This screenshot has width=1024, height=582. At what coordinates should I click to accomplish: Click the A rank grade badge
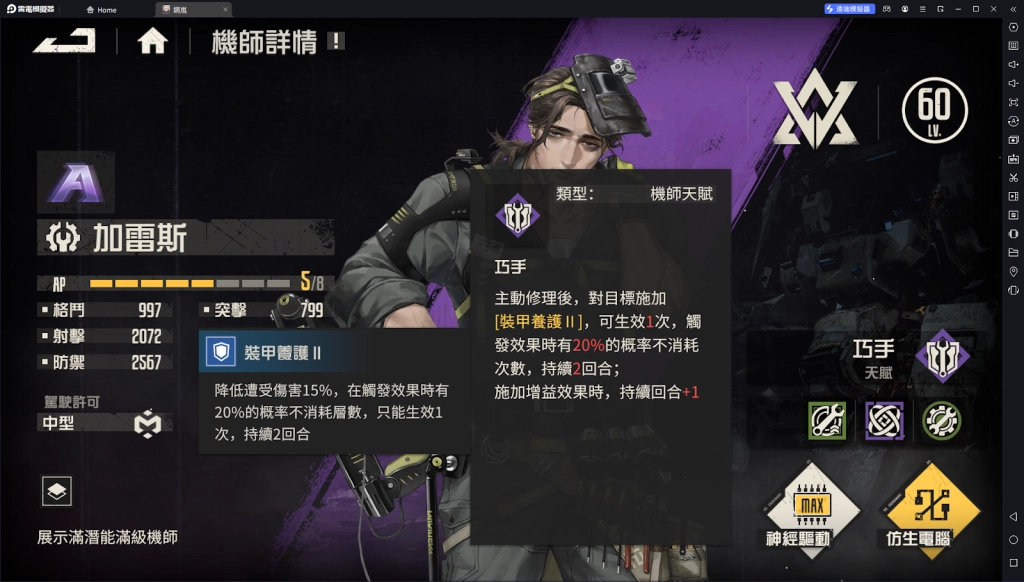point(75,183)
